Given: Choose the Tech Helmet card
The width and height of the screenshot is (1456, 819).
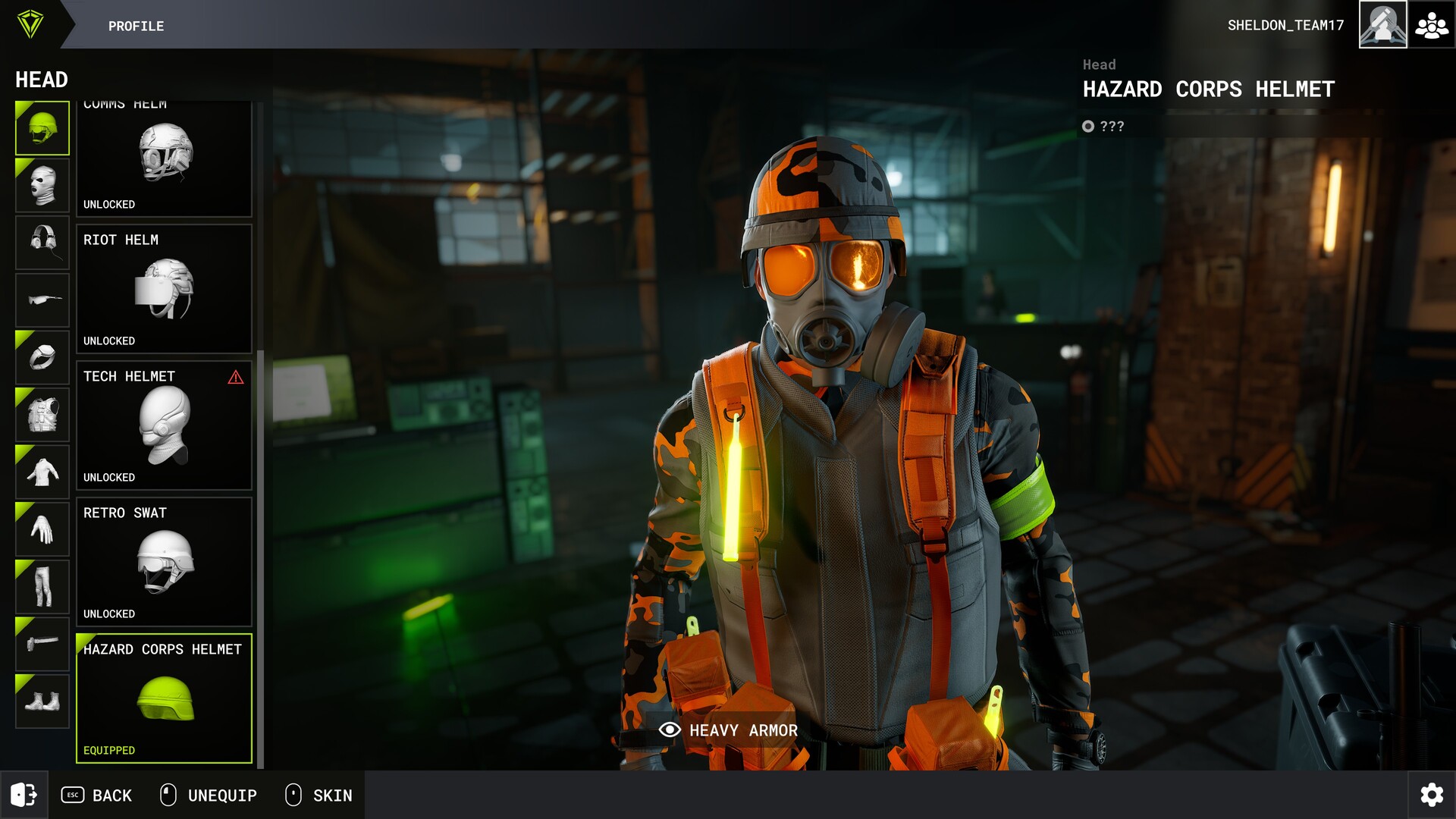Looking at the screenshot, I should (164, 425).
